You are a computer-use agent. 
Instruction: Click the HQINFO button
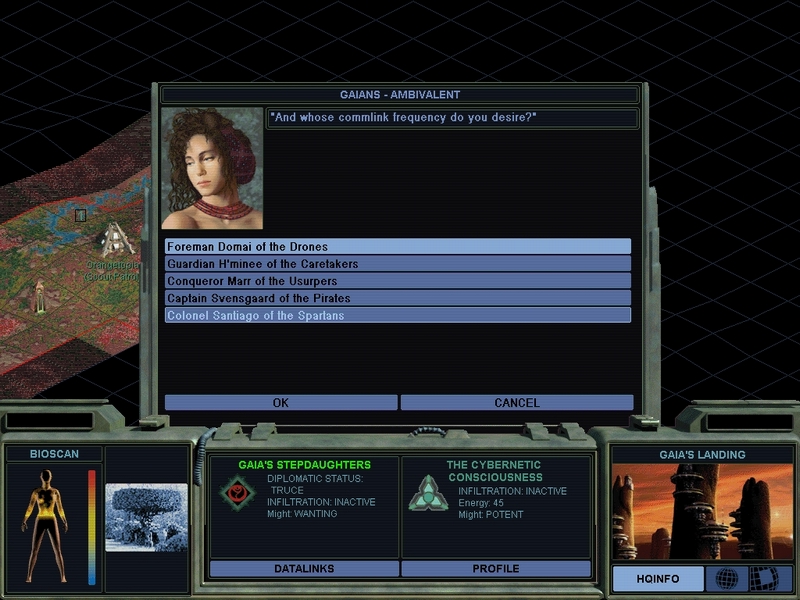(659, 579)
